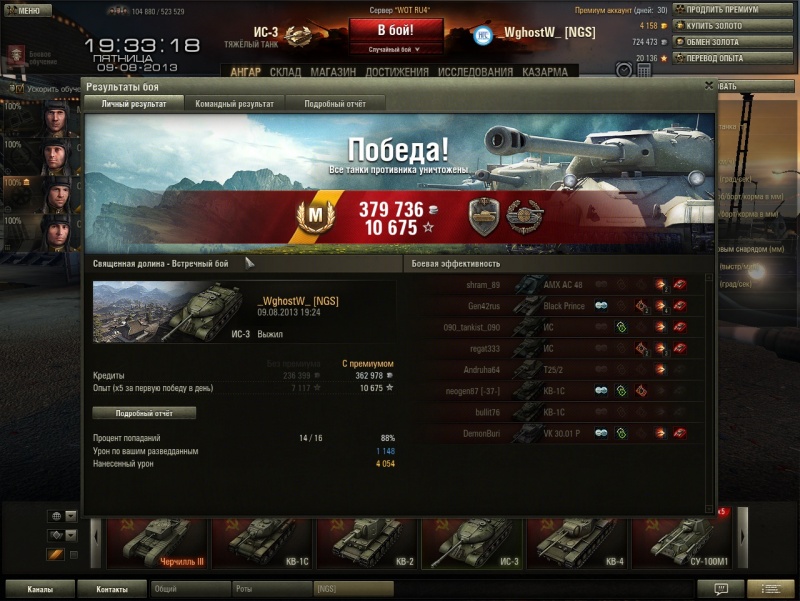Switch to Командный результат tab
The height and width of the screenshot is (601, 800).
(x=234, y=103)
